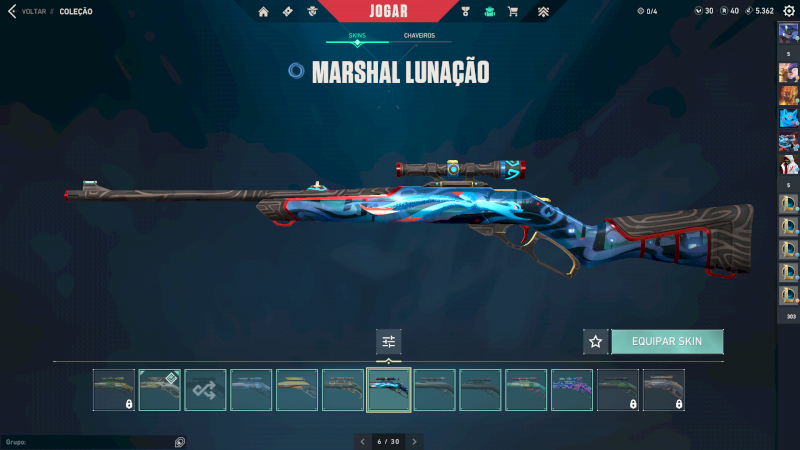The width and height of the screenshot is (800, 450).
Task: Open the home screen icon
Action: click(263, 12)
